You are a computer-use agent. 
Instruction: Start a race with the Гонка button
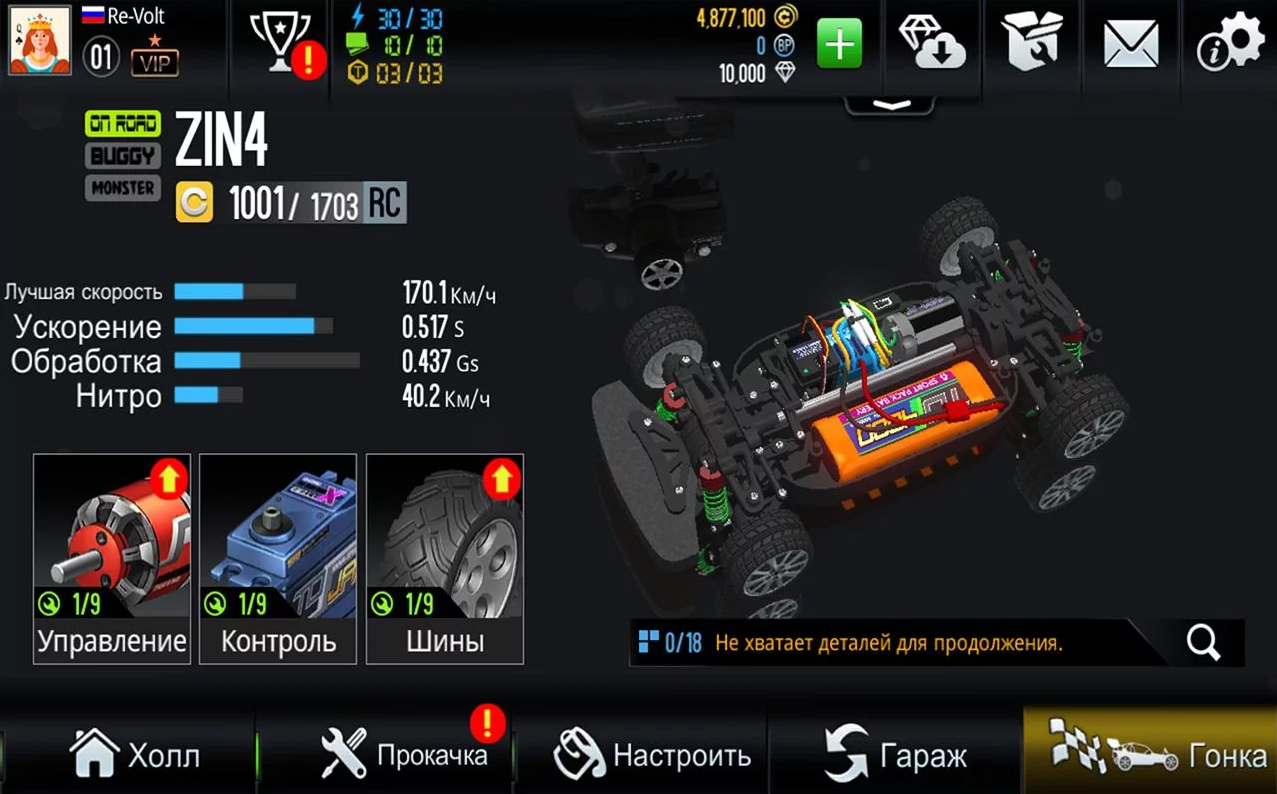pyautogui.click(x=1150, y=754)
